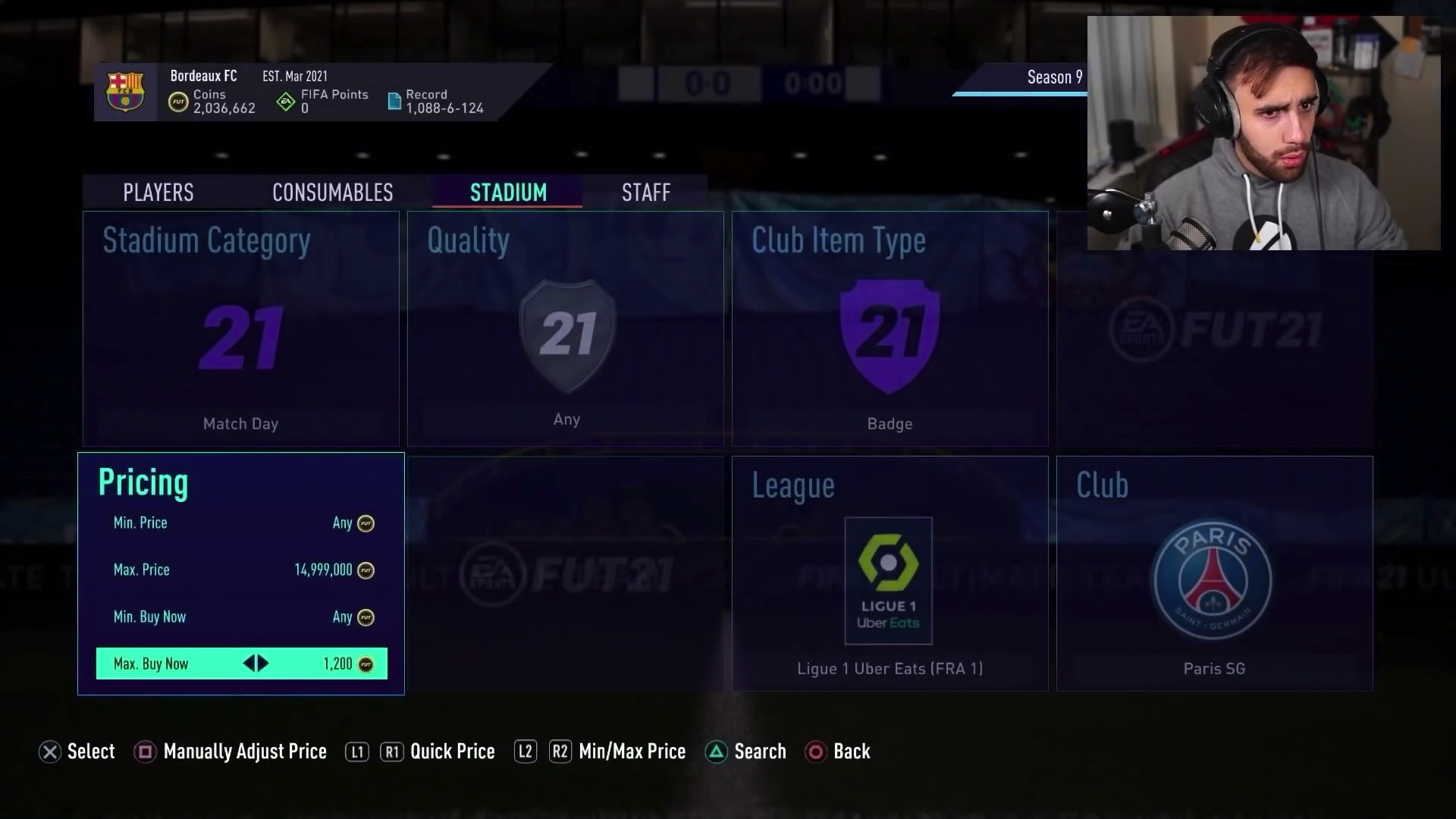Select the Min. Buy Now row

pos(241,617)
